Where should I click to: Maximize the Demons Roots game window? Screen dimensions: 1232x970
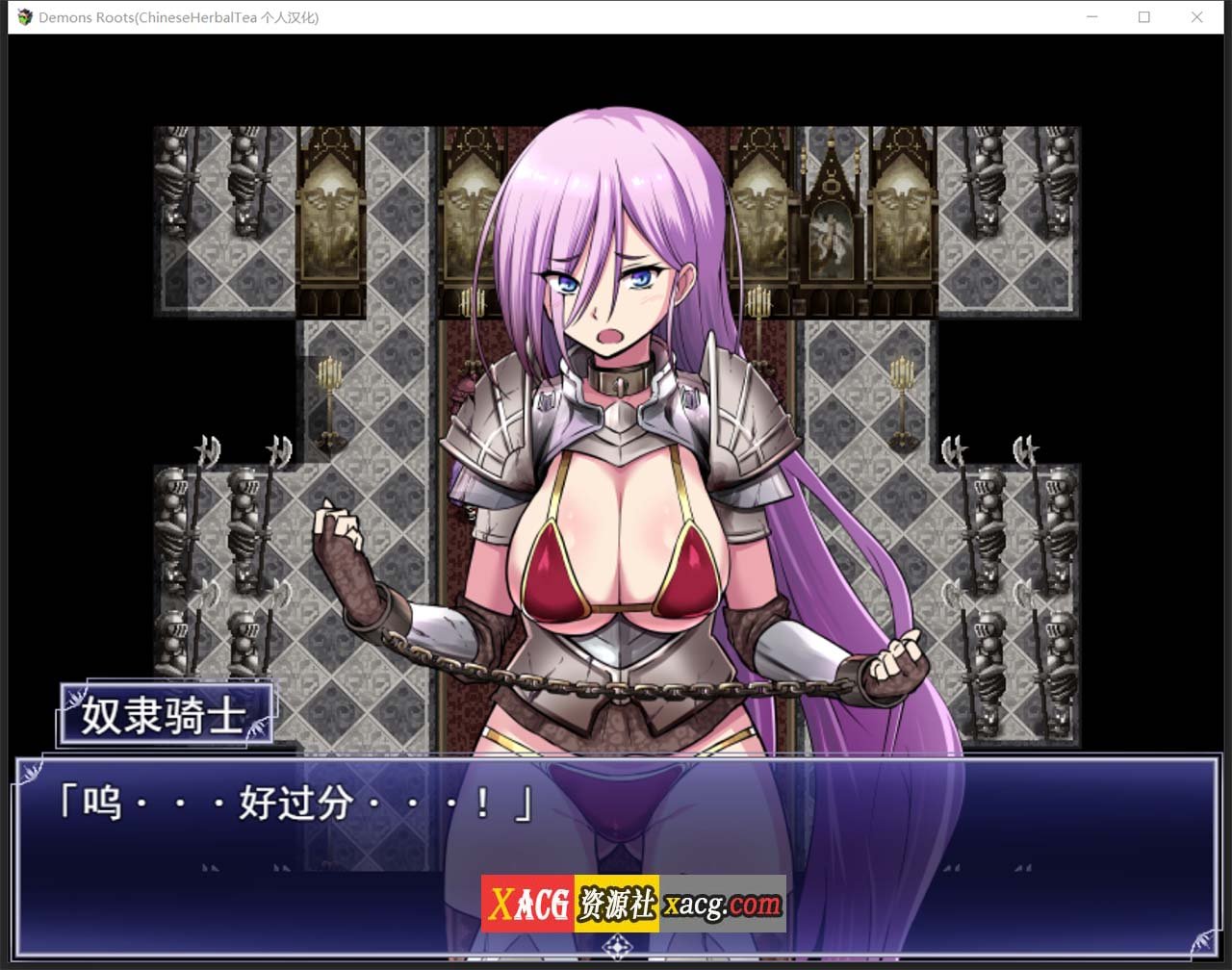click(x=1144, y=17)
